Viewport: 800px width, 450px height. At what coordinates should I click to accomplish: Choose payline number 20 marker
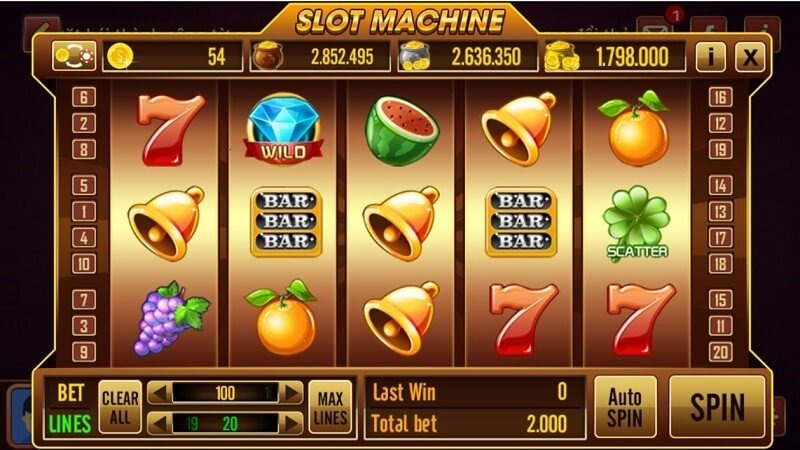[719, 352]
